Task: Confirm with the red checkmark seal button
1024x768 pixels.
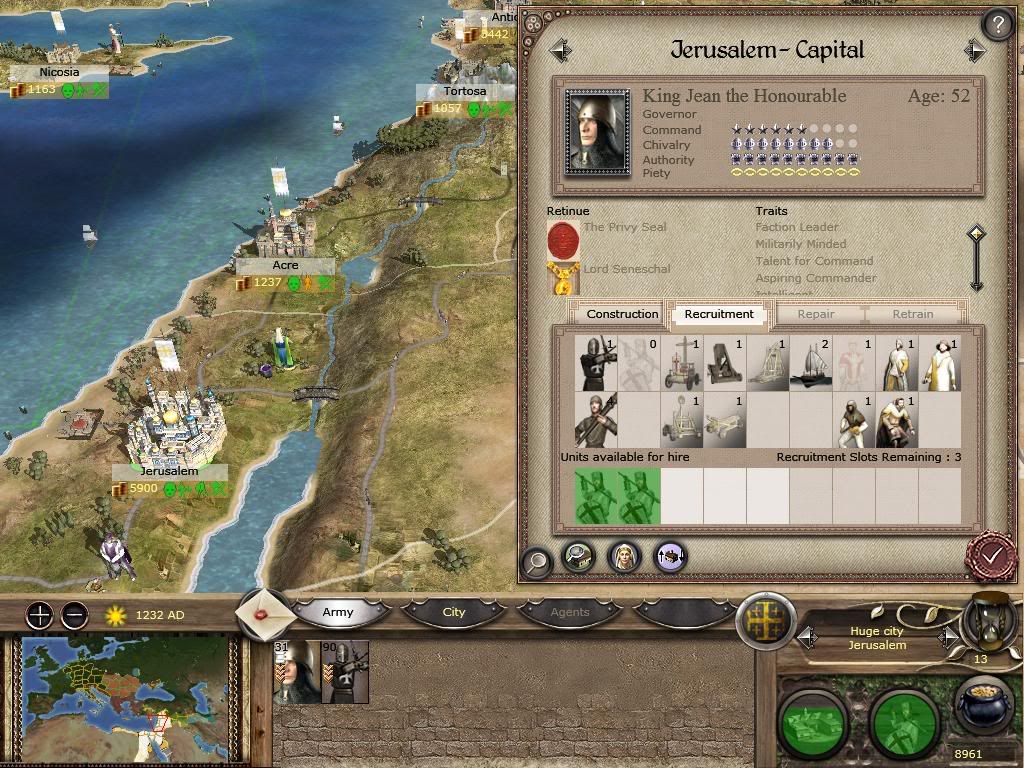Action: (991, 554)
